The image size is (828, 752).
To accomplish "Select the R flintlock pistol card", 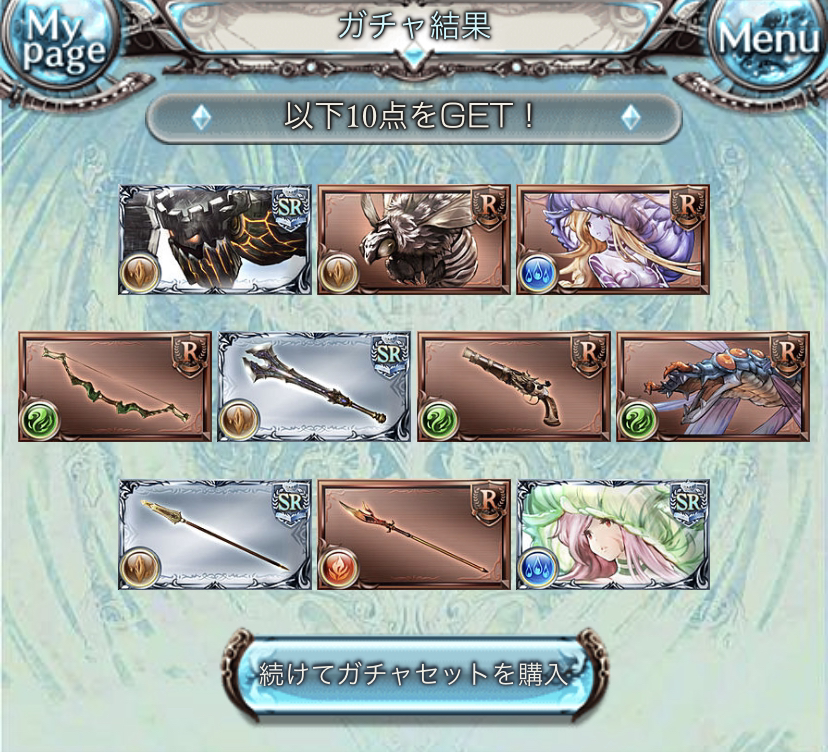I will click(513, 387).
